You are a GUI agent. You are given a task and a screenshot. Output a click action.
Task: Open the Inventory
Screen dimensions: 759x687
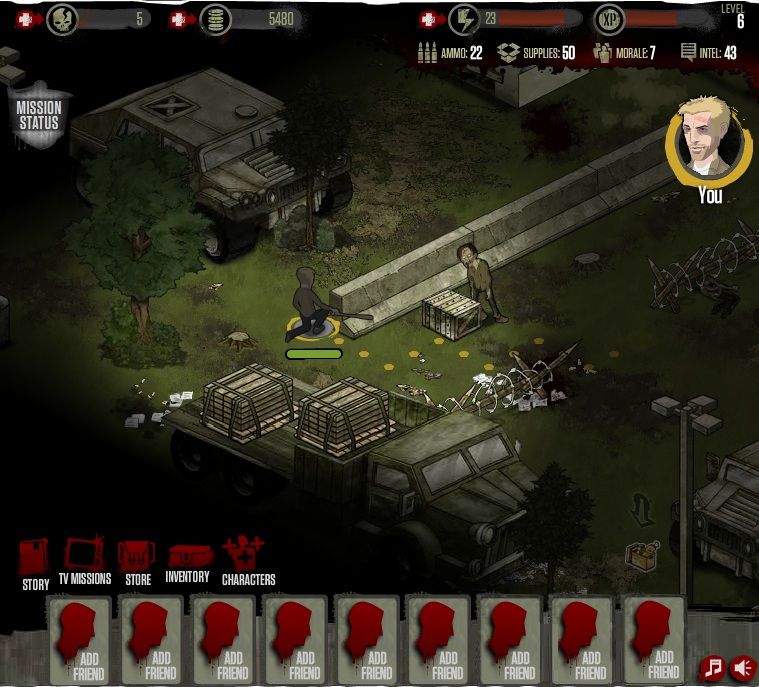[189, 561]
